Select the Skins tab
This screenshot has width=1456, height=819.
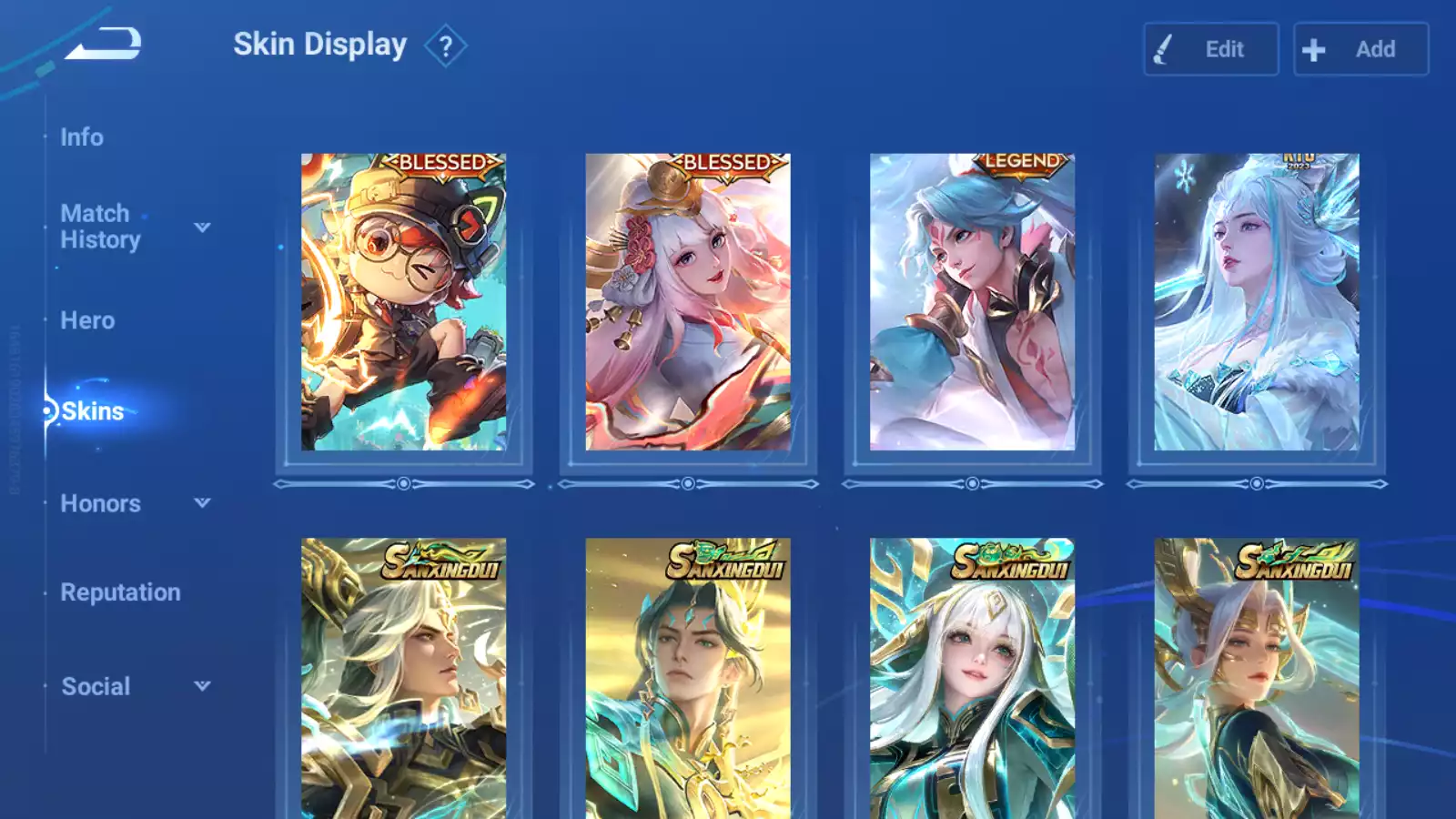(92, 411)
